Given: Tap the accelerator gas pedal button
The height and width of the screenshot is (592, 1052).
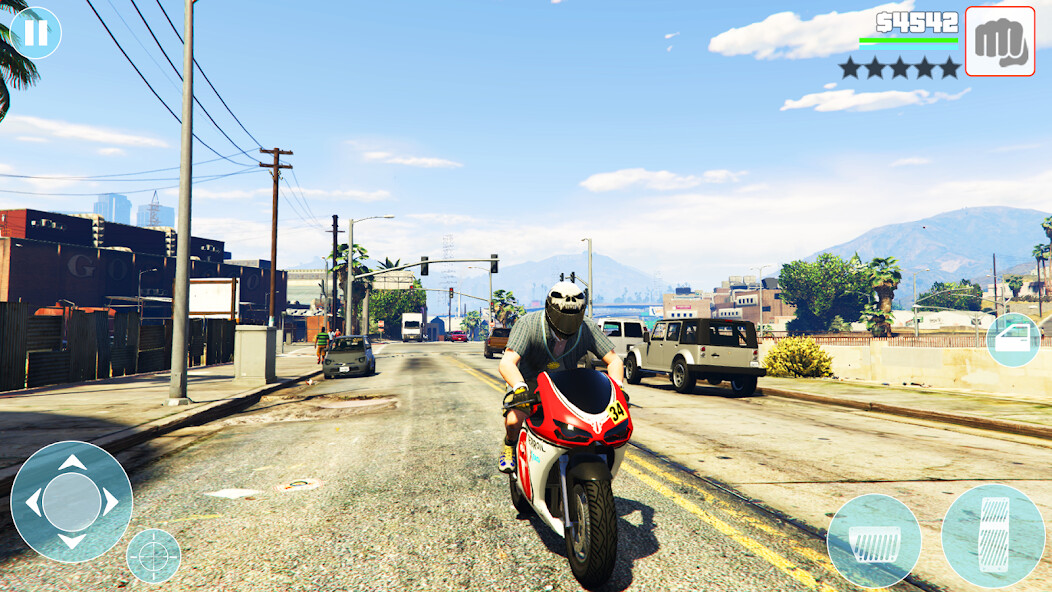Looking at the screenshot, I should [x=992, y=536].
